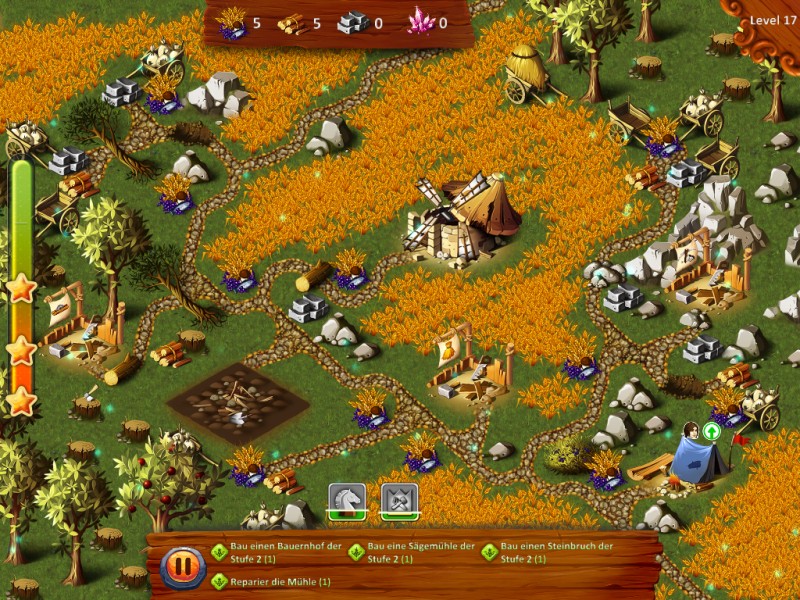Activate the hammer and anvil work bonus
The height and width of the screenshot is (600, 800).
click(399, 499)
